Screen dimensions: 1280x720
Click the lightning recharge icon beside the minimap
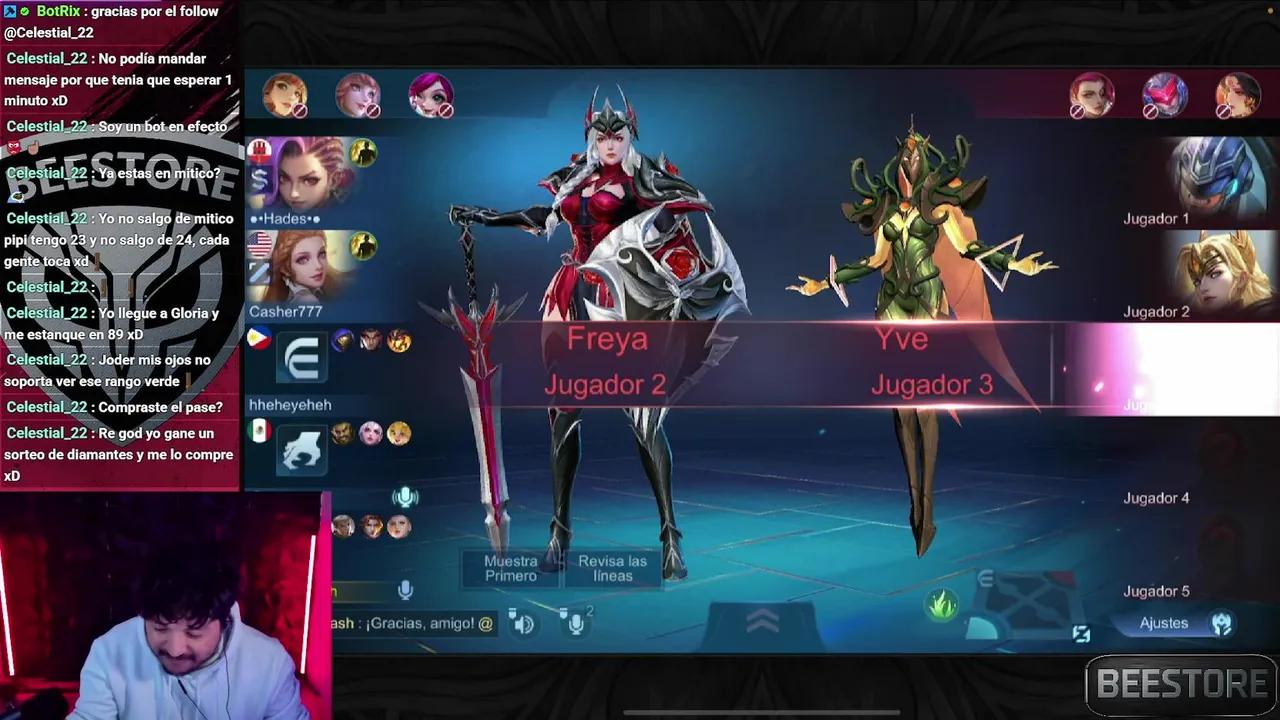(1082, 634)
